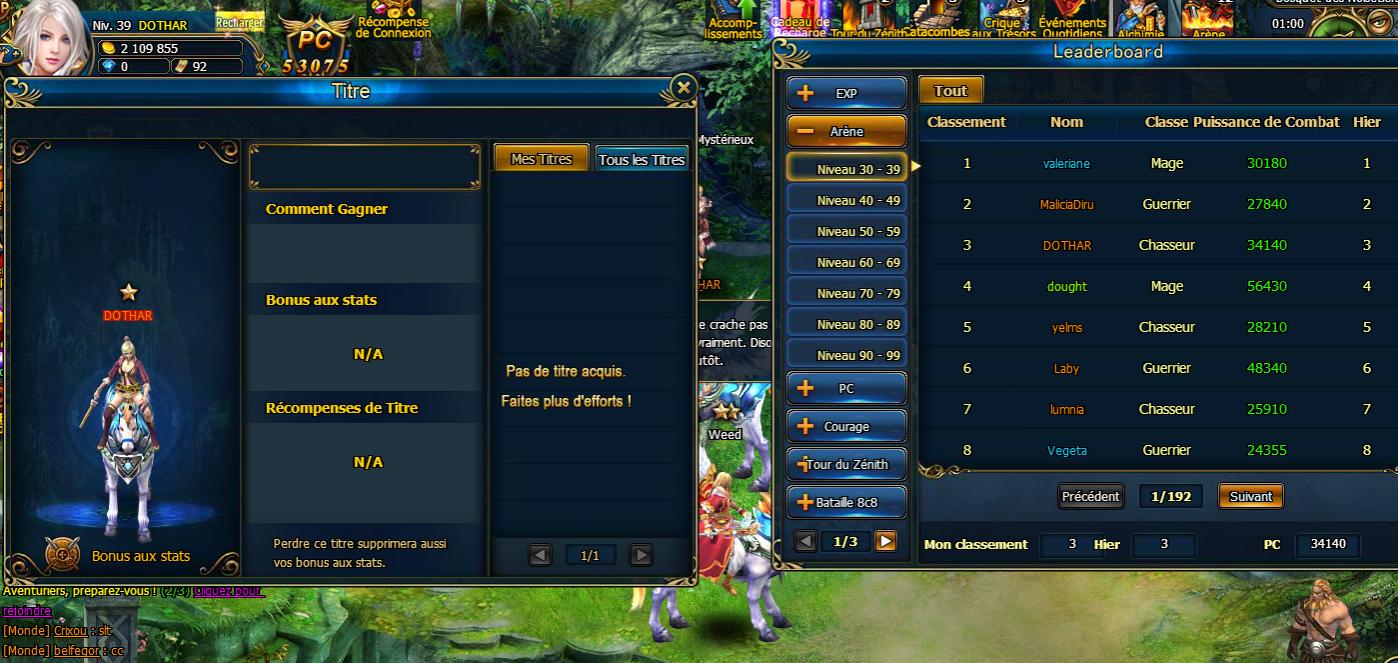This screenshot has width=1398, height=663.
Task: Expand the Courage leaderboard category
Action: point(846,426)
